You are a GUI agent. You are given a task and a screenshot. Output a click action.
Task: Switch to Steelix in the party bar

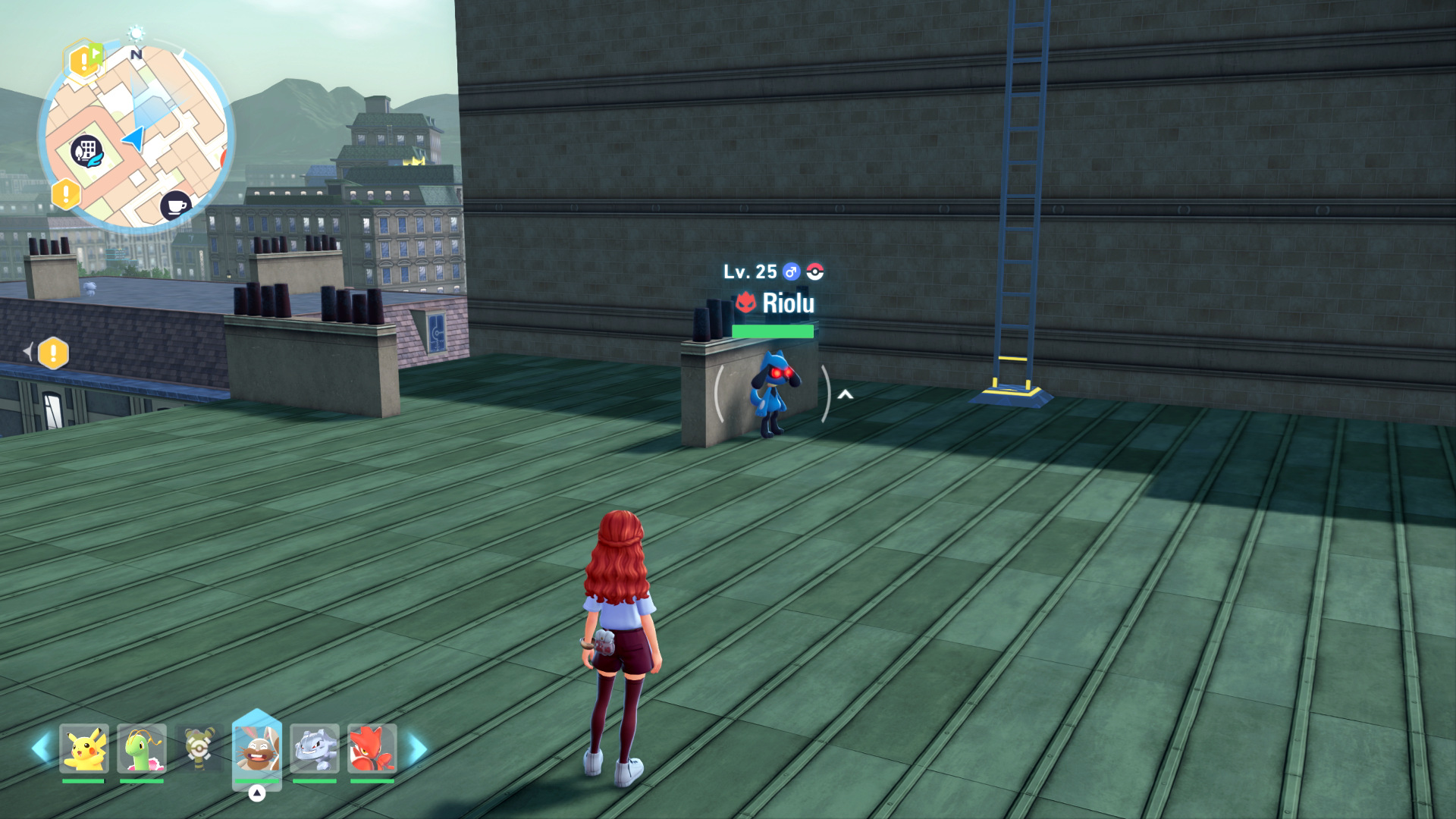coord(315,748)
